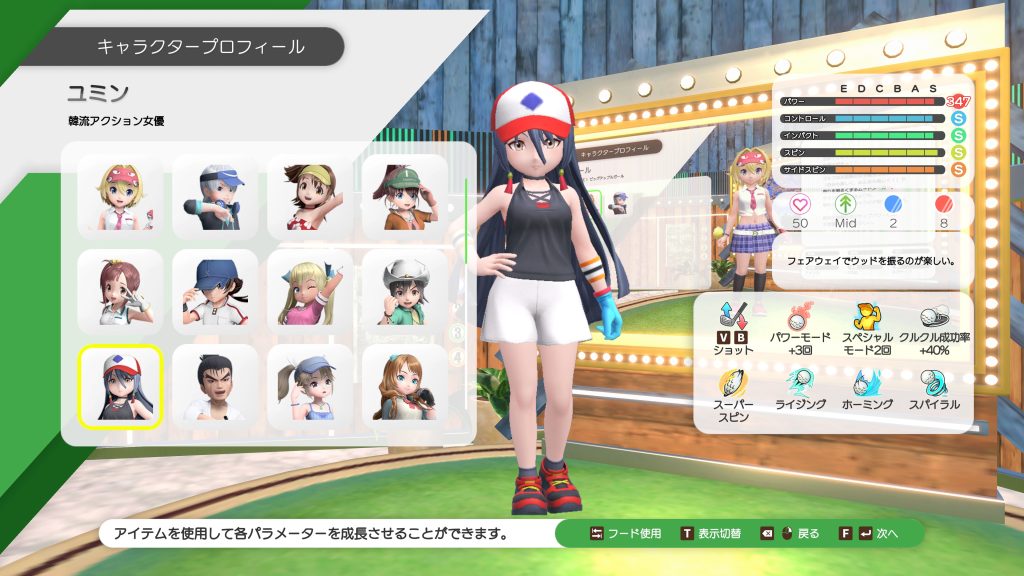Pick the brunette girl with yellow visor
Image resolution: width=1024 pixels, height=576 pixels.
point(310,197)
